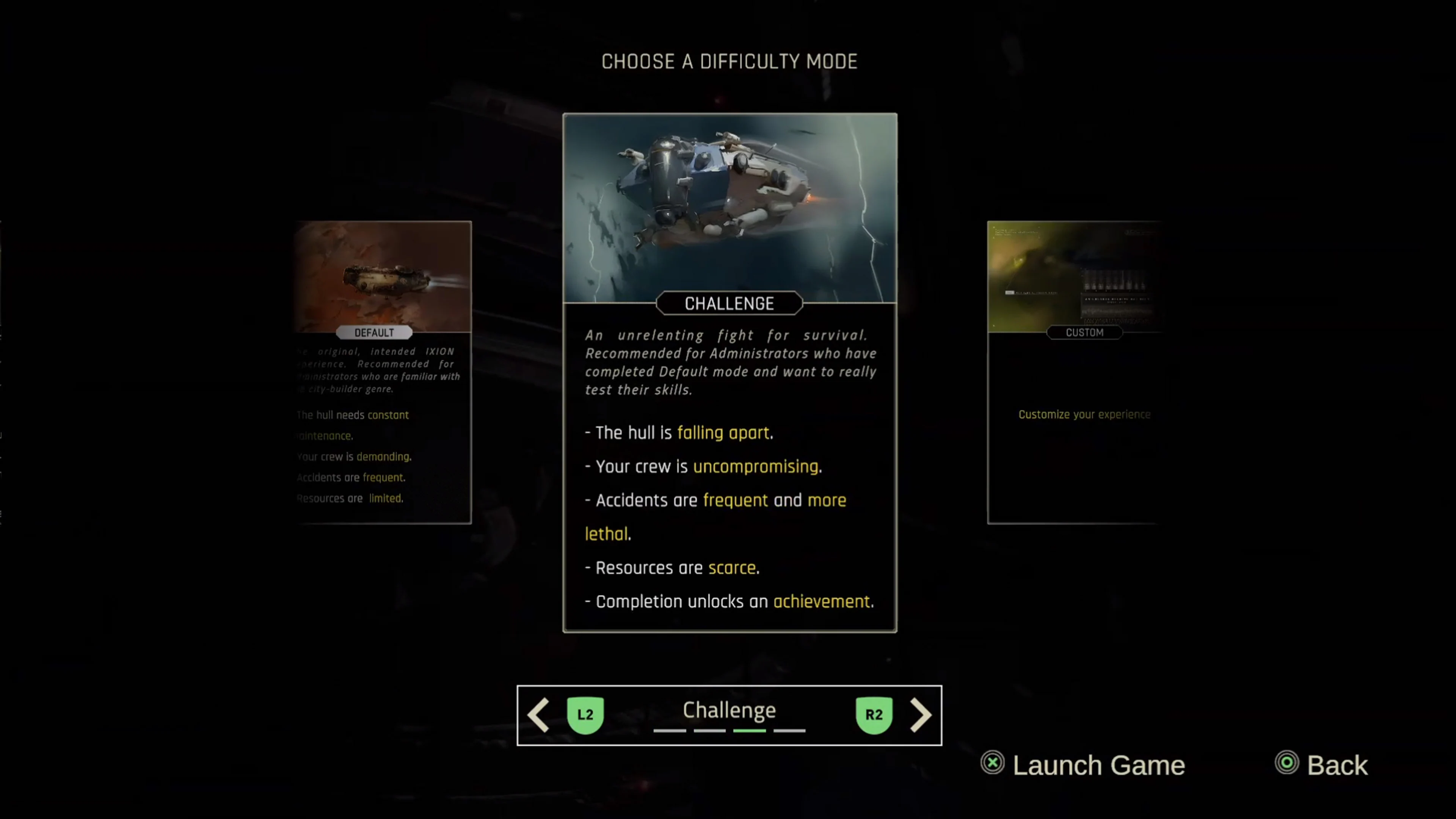This screenshot has width=1456, height=819.
Task: Click the CHALLENGE banner label
Action: [729, 303]
